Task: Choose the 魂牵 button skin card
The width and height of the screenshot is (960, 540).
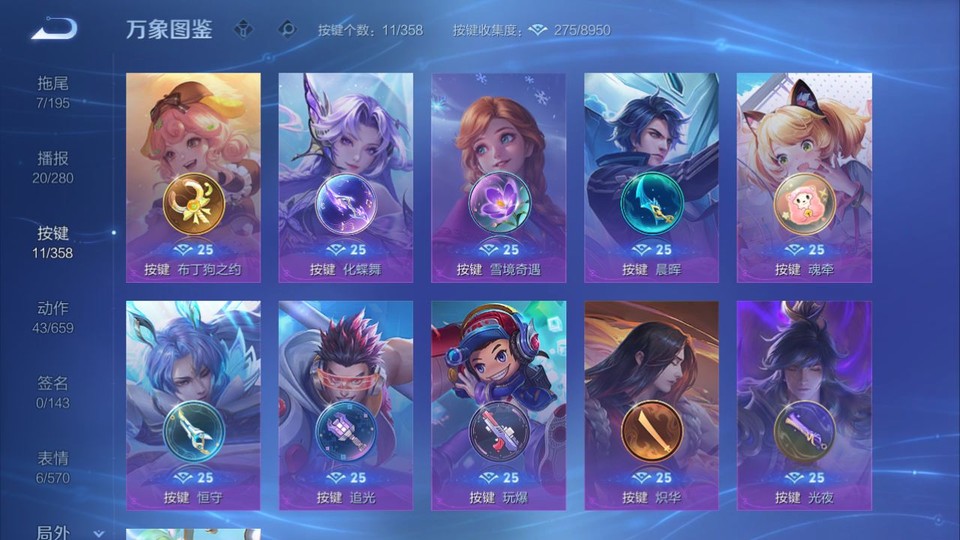Action: (x=804, y=177)
